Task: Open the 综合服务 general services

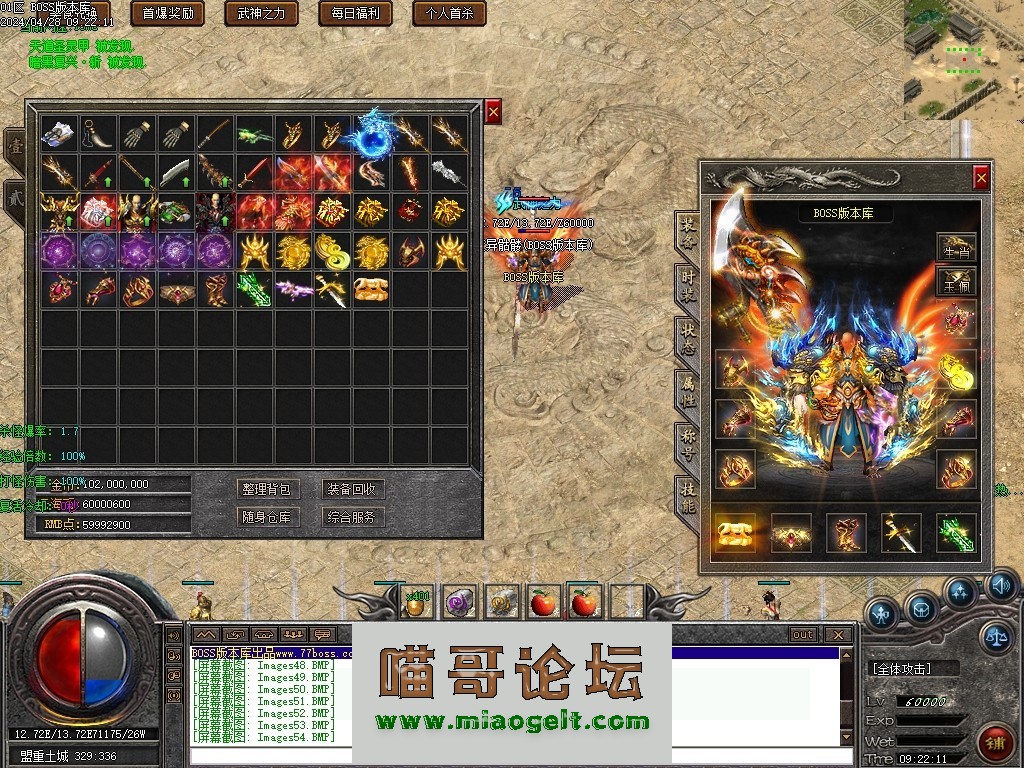Action: pyautogui.click(x=352, y=517)
